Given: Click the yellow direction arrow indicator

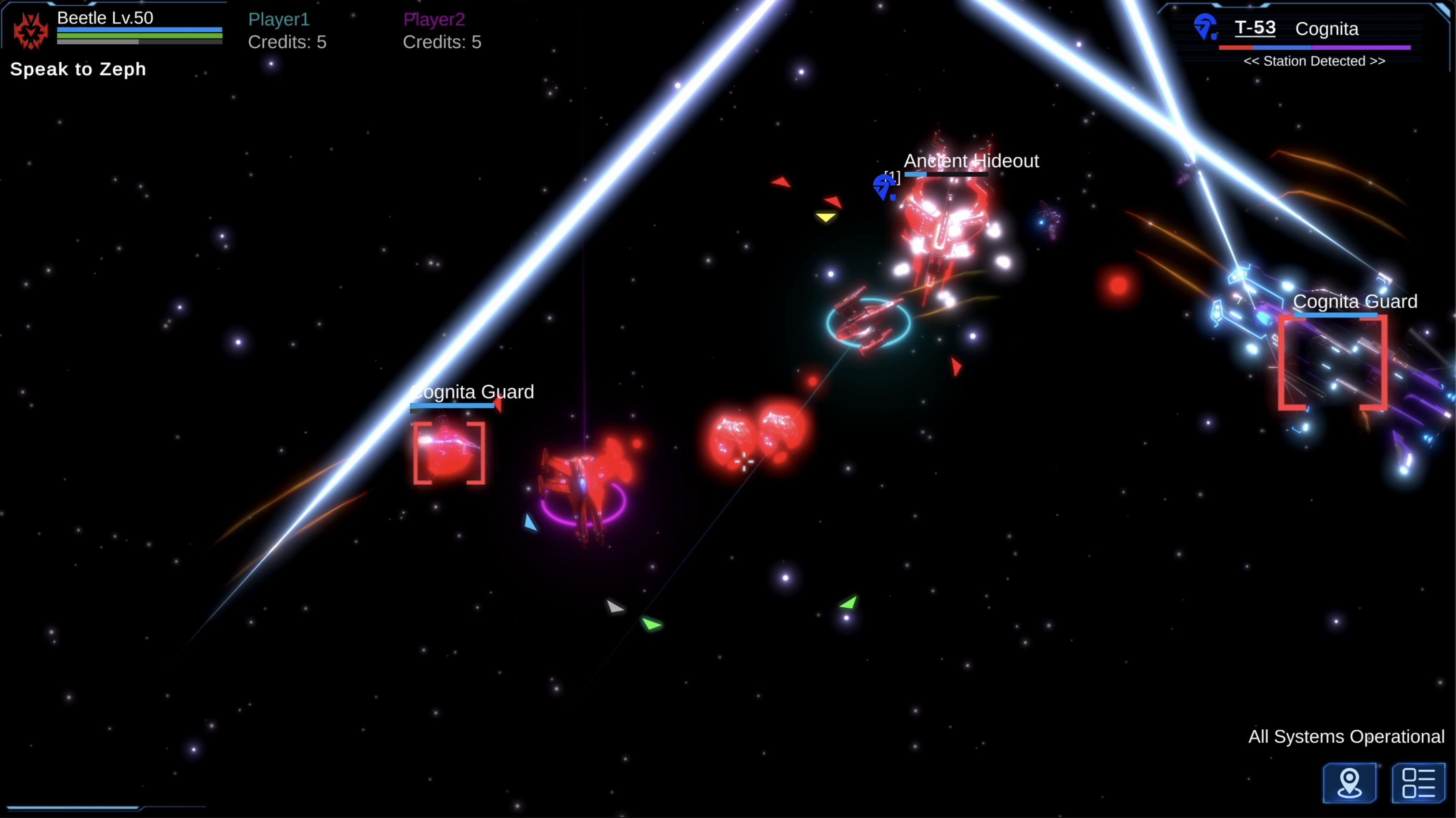Looking at the screenshot, I should pos(827,216).
